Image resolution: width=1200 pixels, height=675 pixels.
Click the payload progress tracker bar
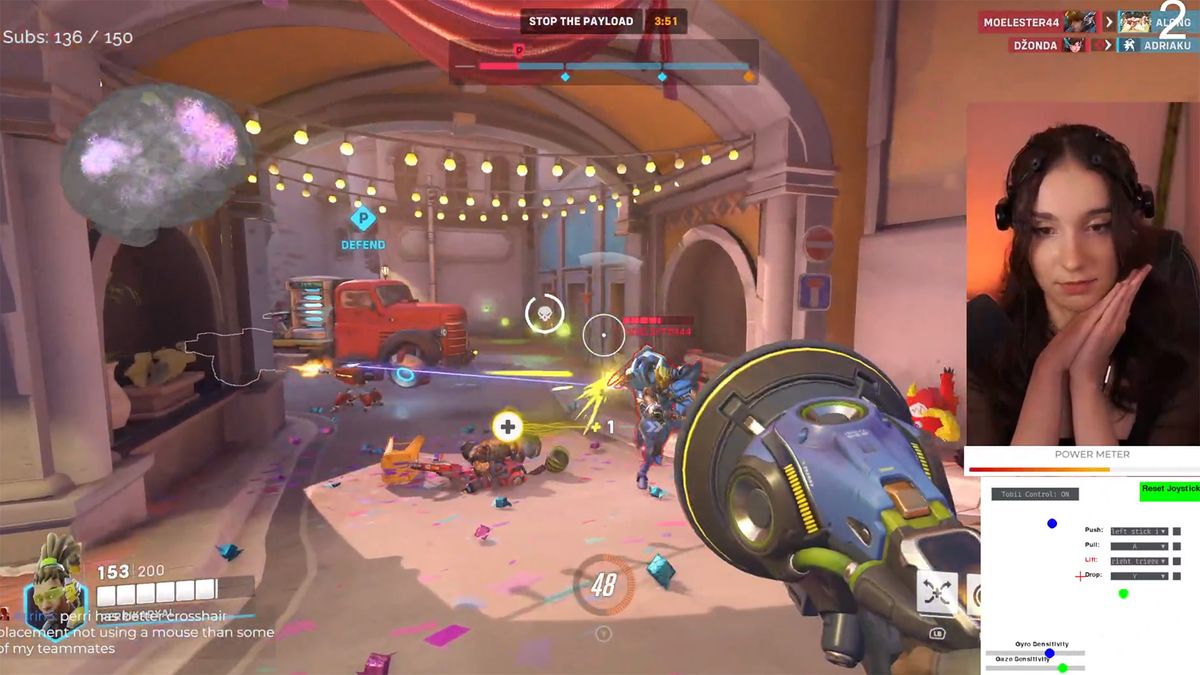604,67
